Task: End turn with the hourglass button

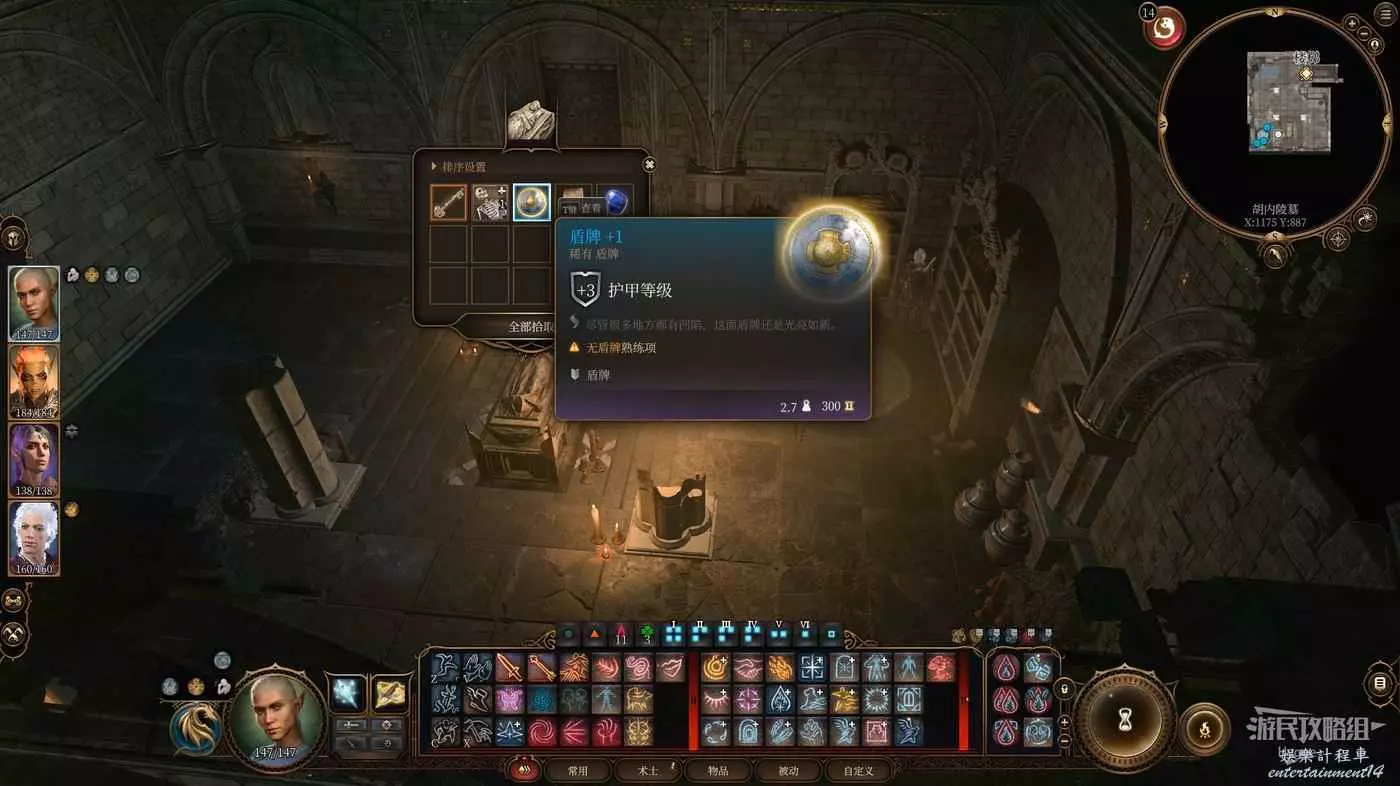Action: (1124, 717)
